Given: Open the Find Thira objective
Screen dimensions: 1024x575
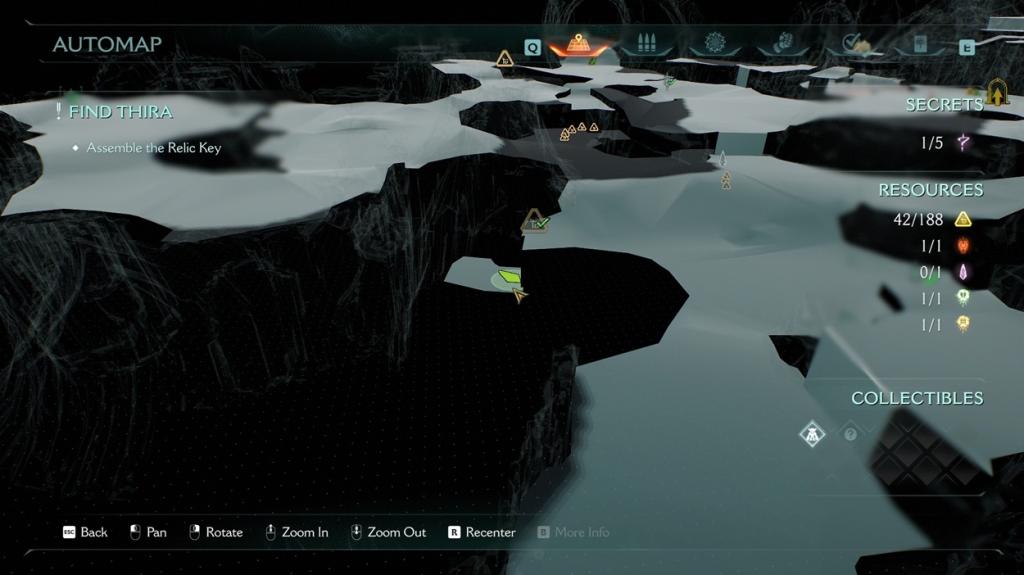Looking at the screenshot, I should (x=120, y=111).
